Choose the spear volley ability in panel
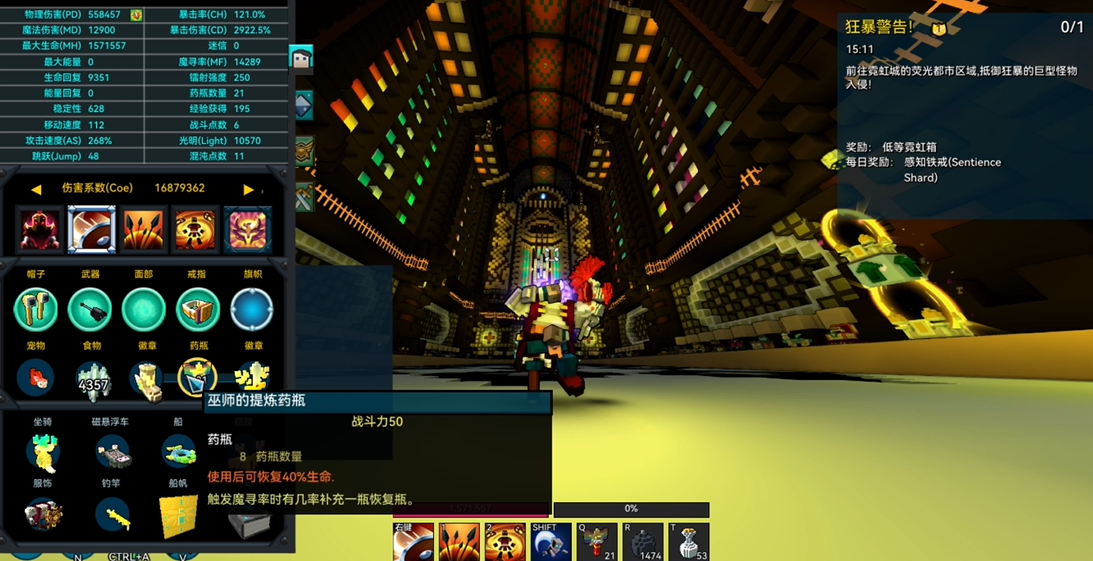 (143, 230)
